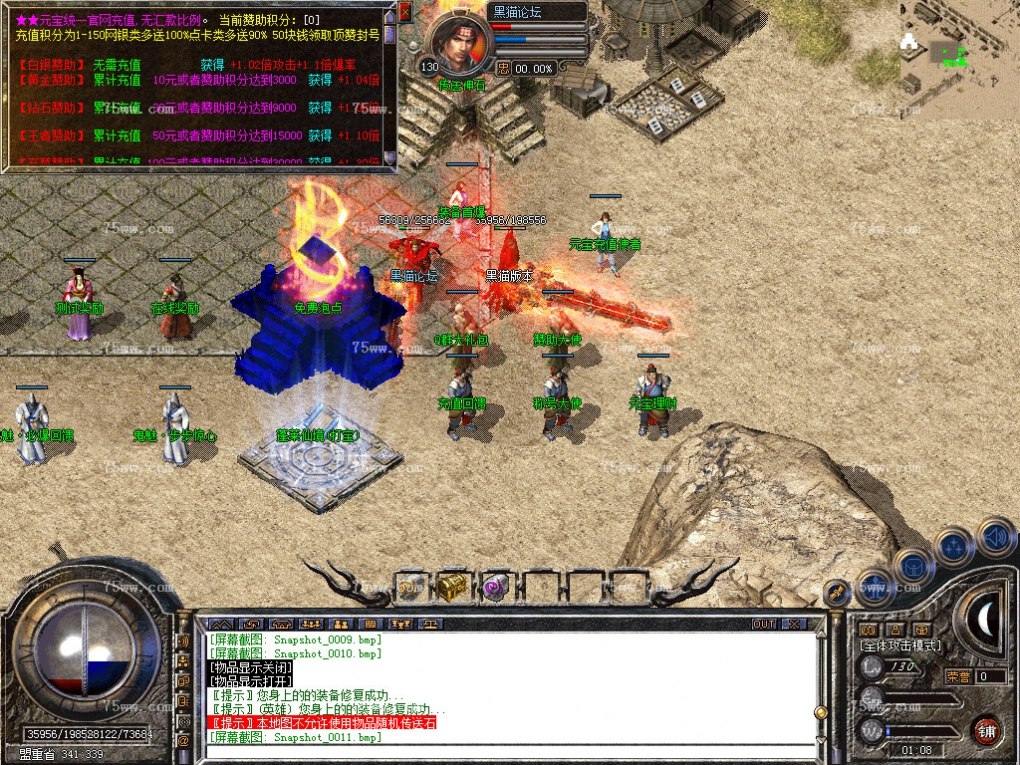Click the sound-wave icon left of the chat

(184, 641)
